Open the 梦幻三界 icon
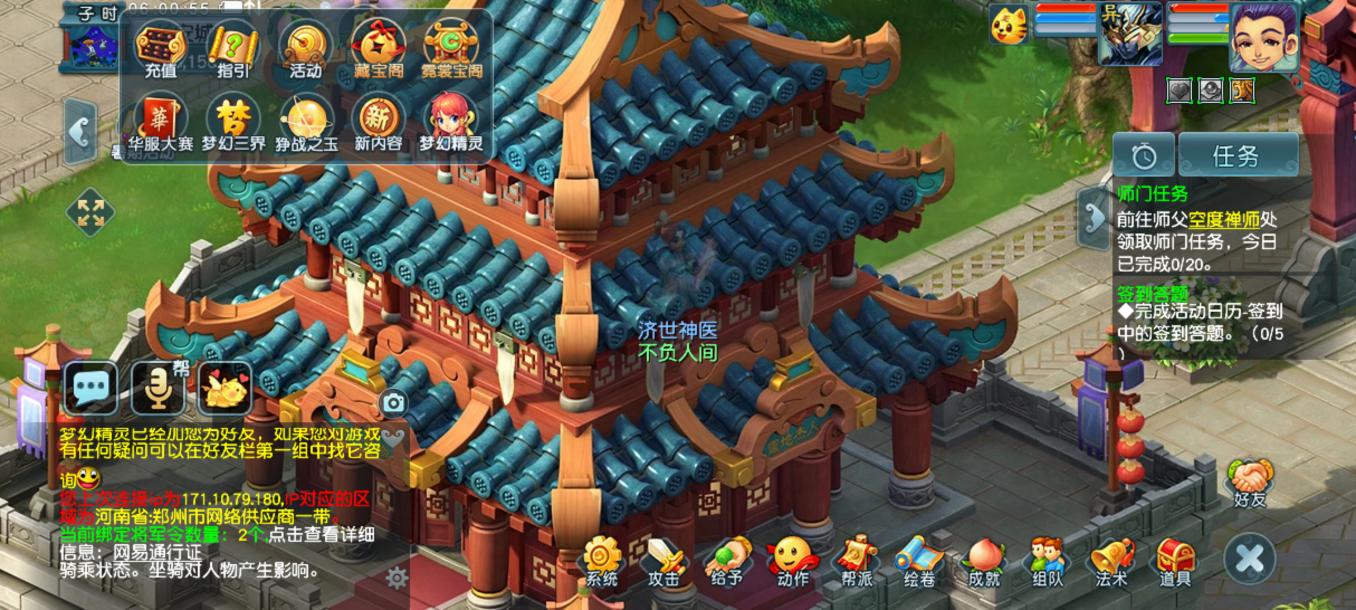 [233, 122]
